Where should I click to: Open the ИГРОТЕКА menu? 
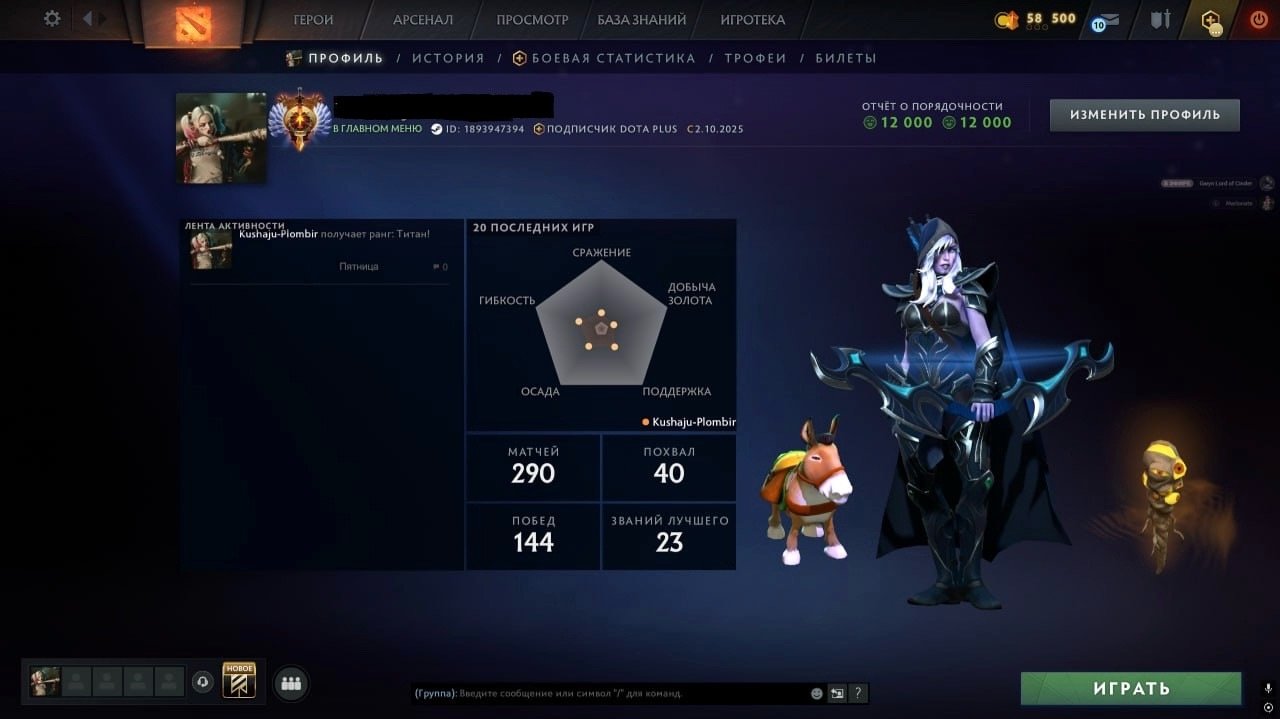coord(753,20)
